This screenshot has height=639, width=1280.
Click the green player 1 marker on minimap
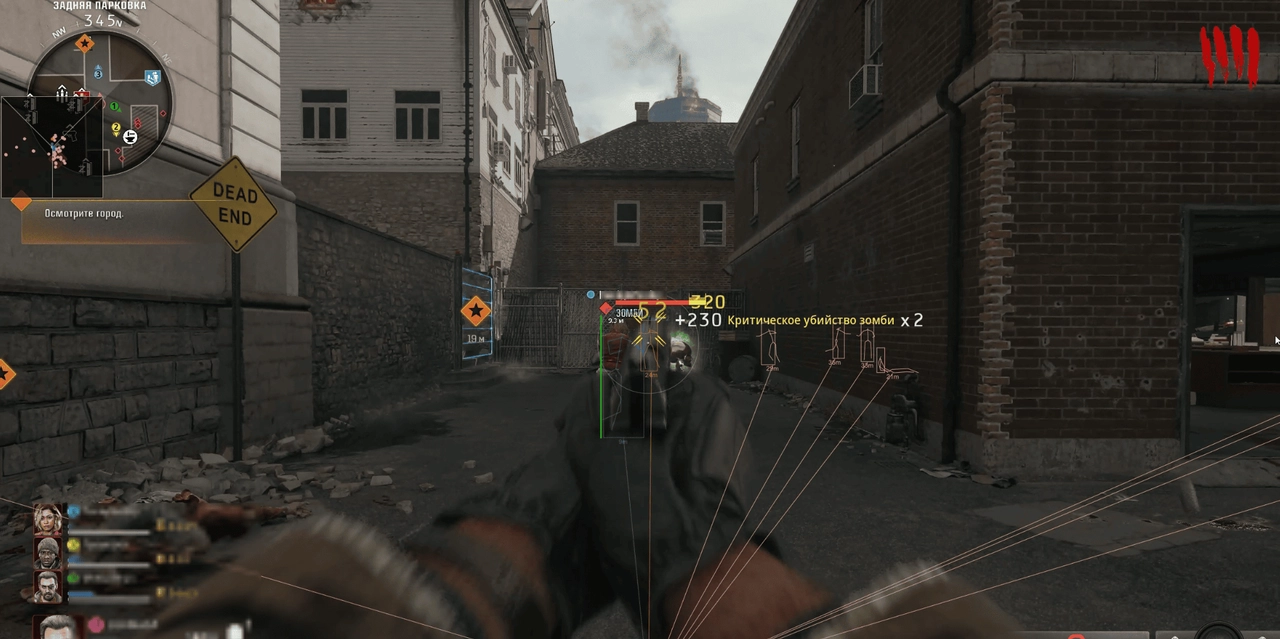(x=114, y=106)
